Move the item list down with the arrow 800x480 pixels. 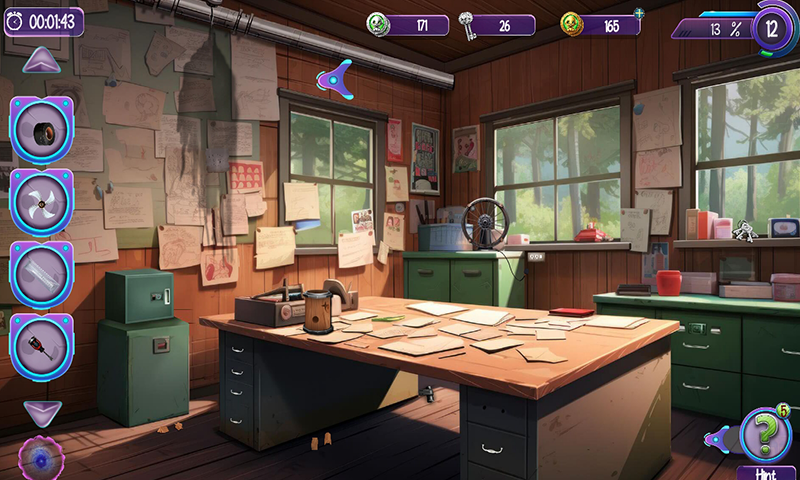coord(42,411)
